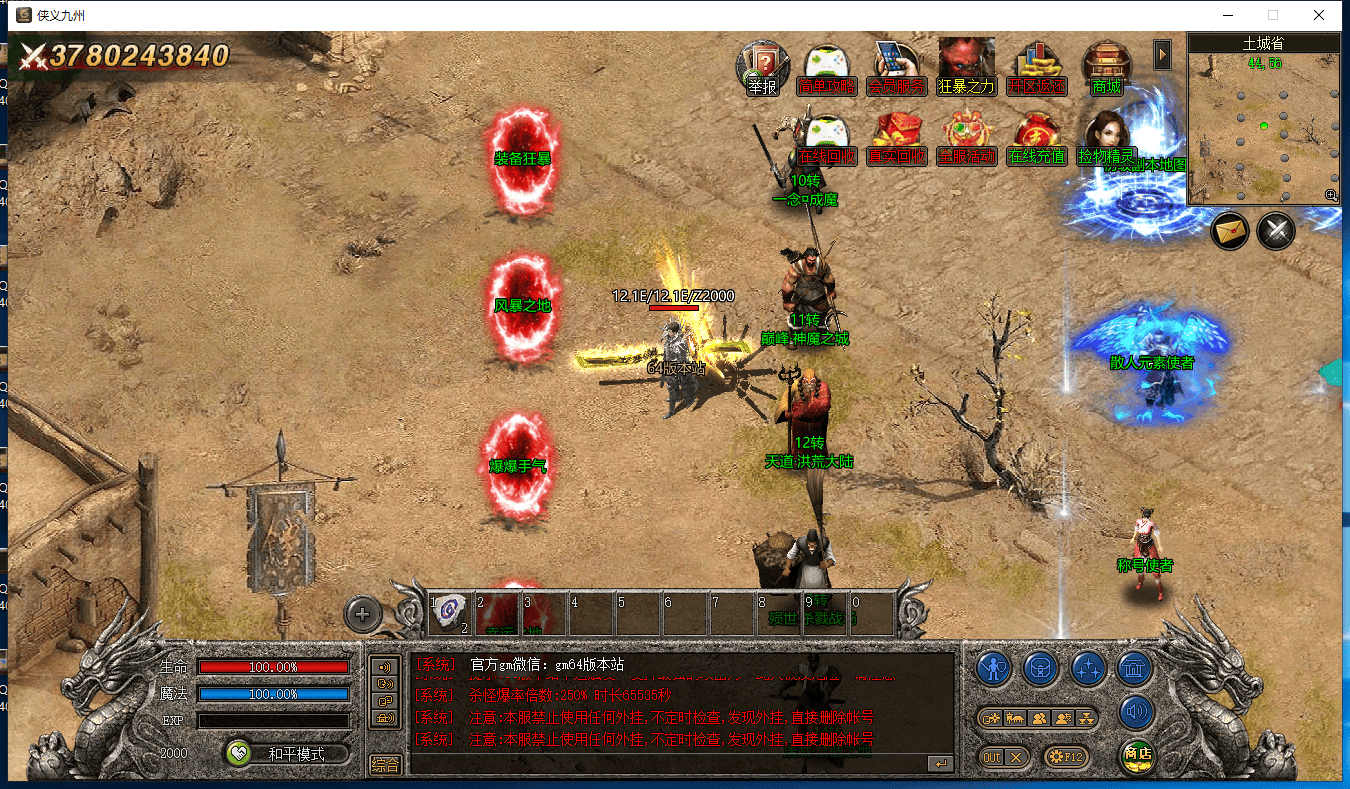
Task: Open the 捡物精灵 pickup sprite
Action: point(1106,138)
